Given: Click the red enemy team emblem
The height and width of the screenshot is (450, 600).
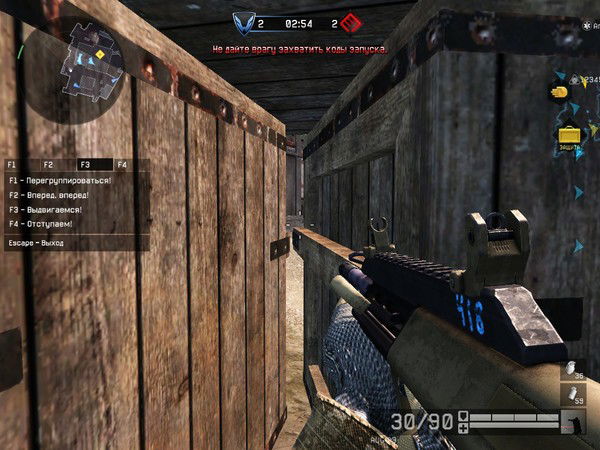Looking at the screenshot, I should click(x=350, y=21).
